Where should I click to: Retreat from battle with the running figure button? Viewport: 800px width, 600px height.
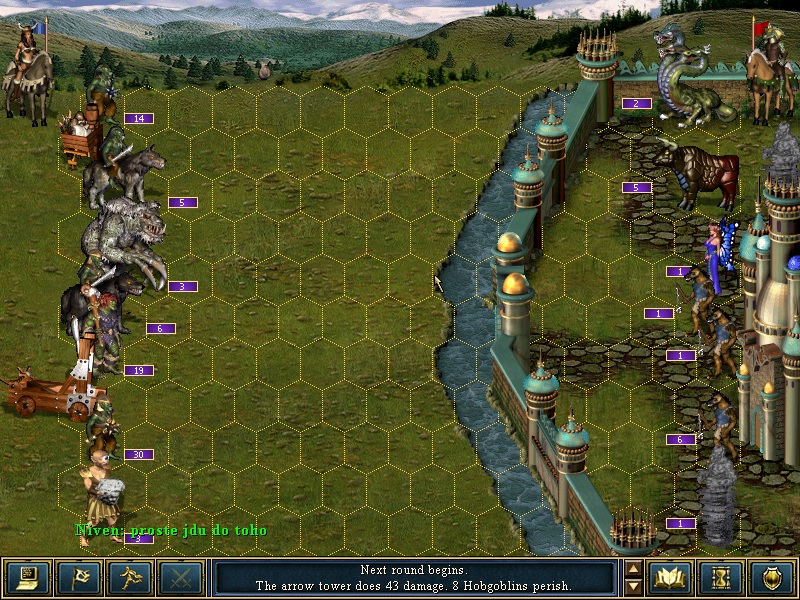[130, 578]
